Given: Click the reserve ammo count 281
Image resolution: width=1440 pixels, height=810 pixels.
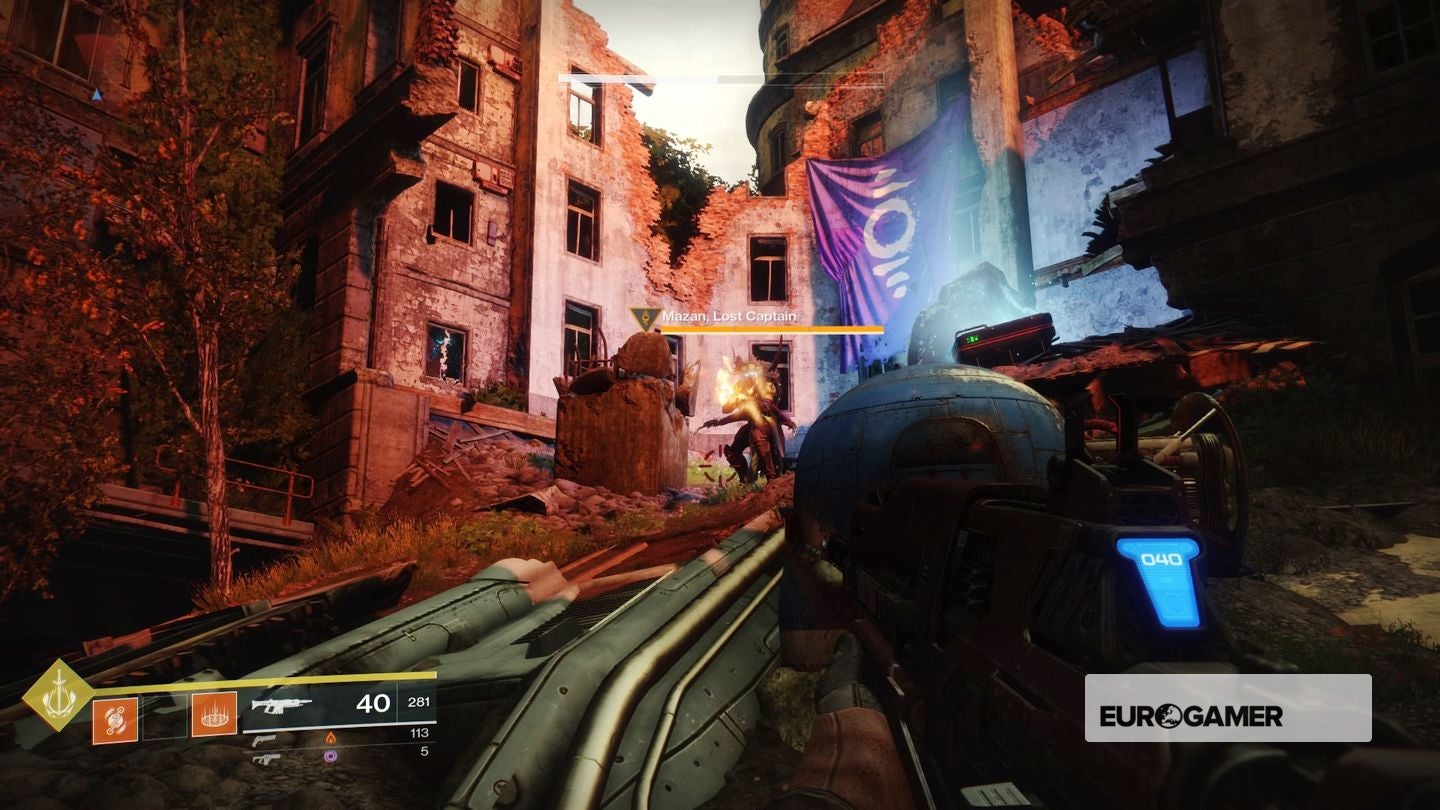Looking at the screenshot, I should point(417,700).
